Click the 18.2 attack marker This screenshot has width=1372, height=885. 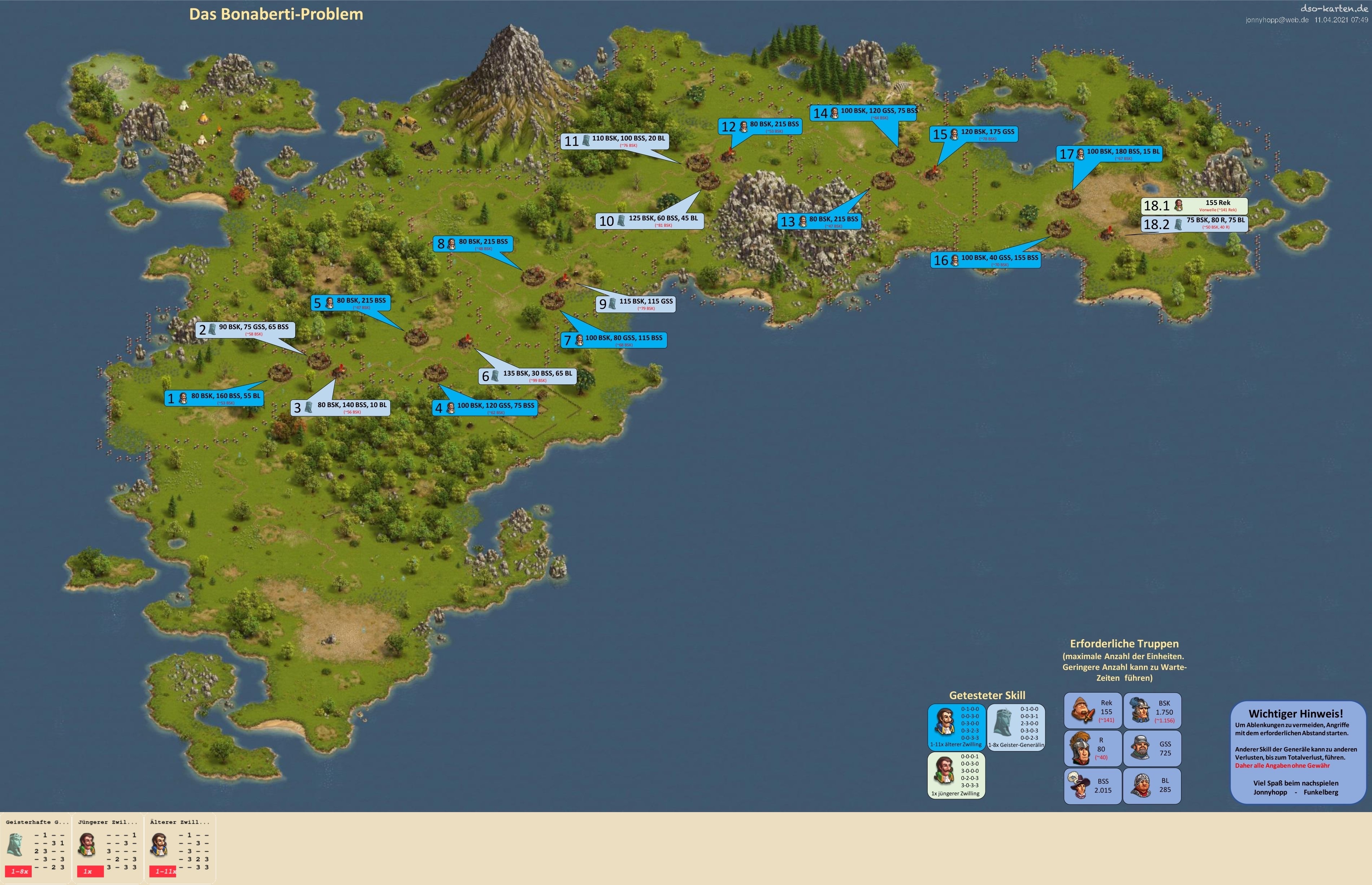1194,223
